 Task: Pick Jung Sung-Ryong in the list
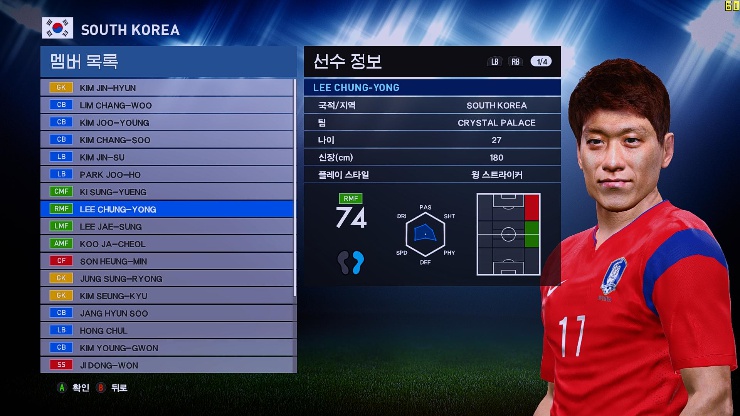tap(168, 279)
